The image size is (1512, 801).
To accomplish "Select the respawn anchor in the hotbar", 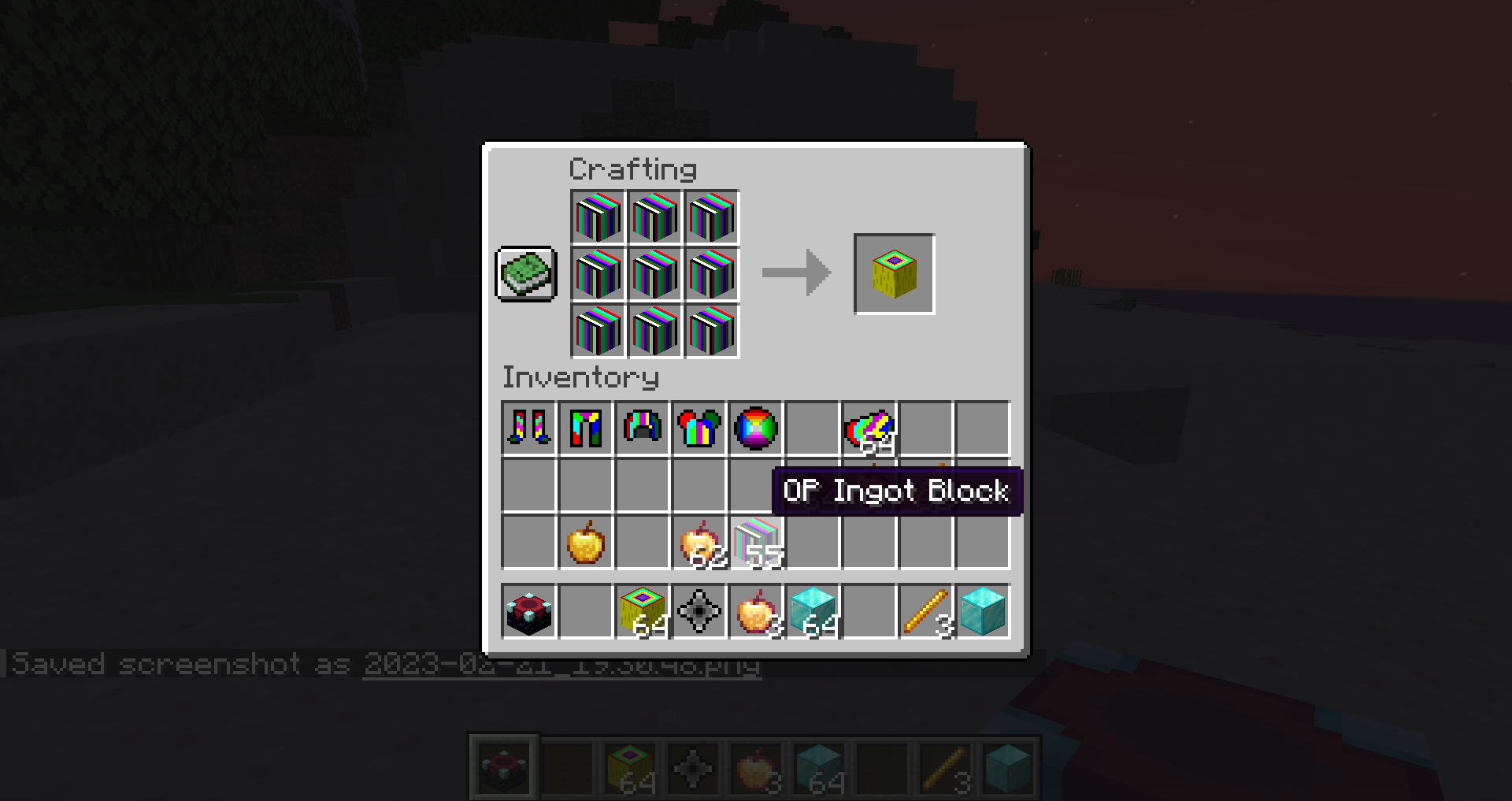I will click(x=527, y=610).
